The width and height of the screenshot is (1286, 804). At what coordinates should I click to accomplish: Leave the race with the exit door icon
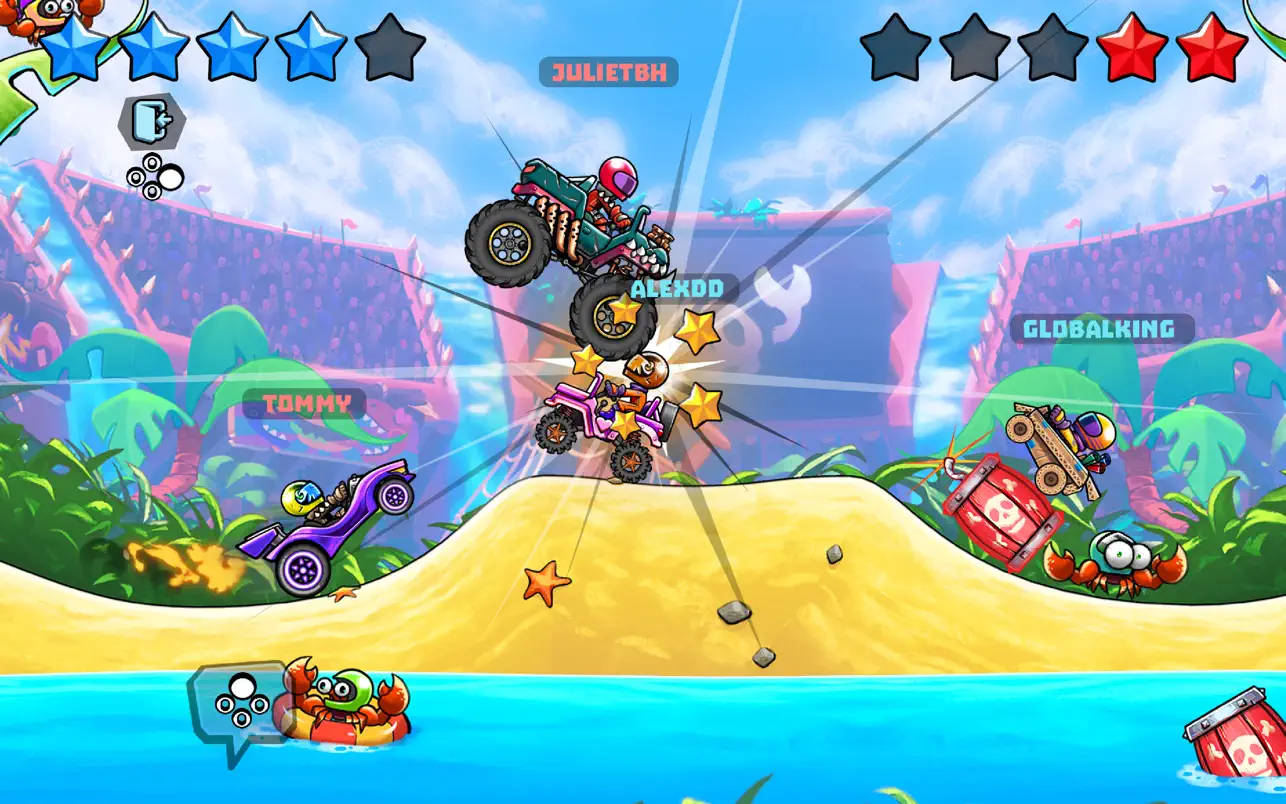153,122
